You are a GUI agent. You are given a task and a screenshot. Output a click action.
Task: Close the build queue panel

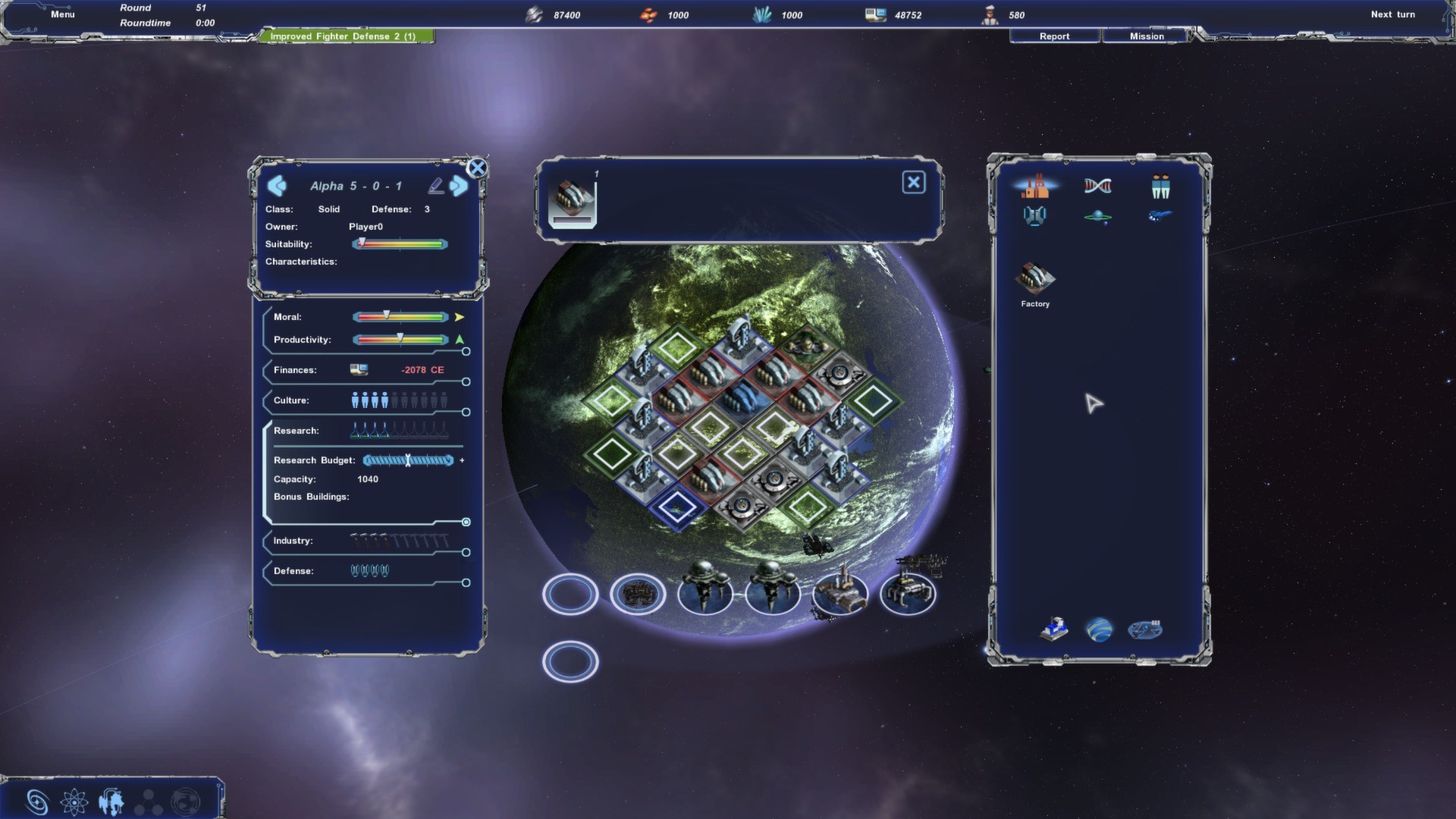(x=913, y=183)
